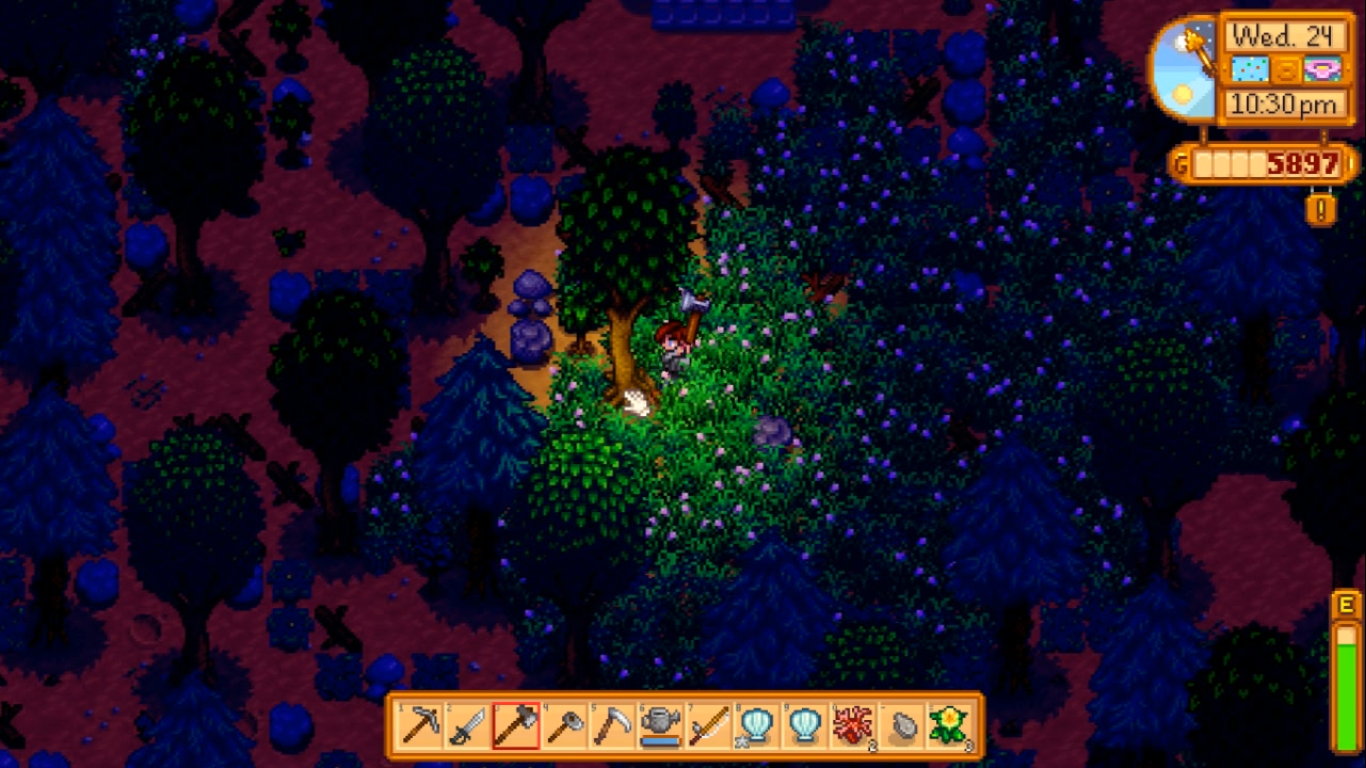The height and width of the screenshot is (768, 1366).
Task: Open the journal exclamation mark icon
Action: (x=1320, y=209)
